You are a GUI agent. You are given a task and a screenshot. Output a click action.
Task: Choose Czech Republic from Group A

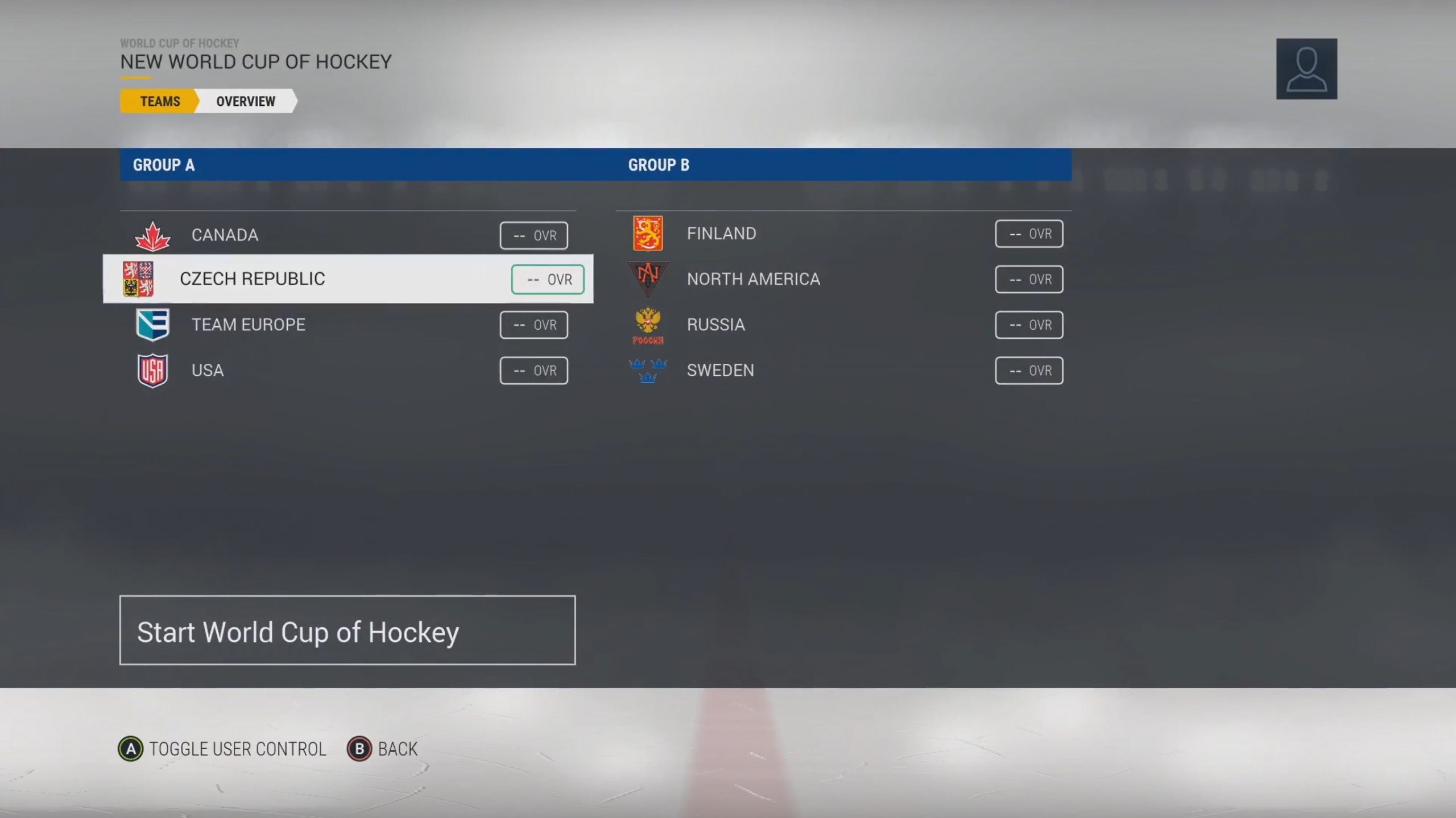347,279
